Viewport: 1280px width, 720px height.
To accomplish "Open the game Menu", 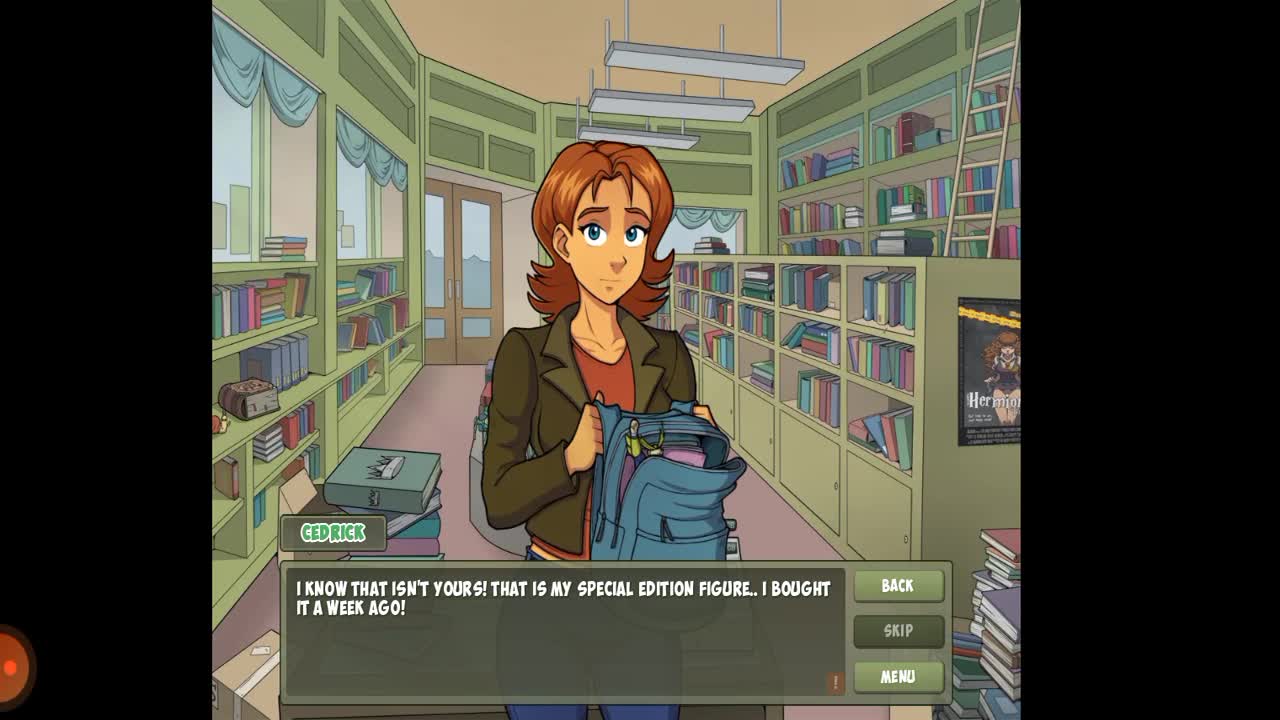I will coord(898,677).
